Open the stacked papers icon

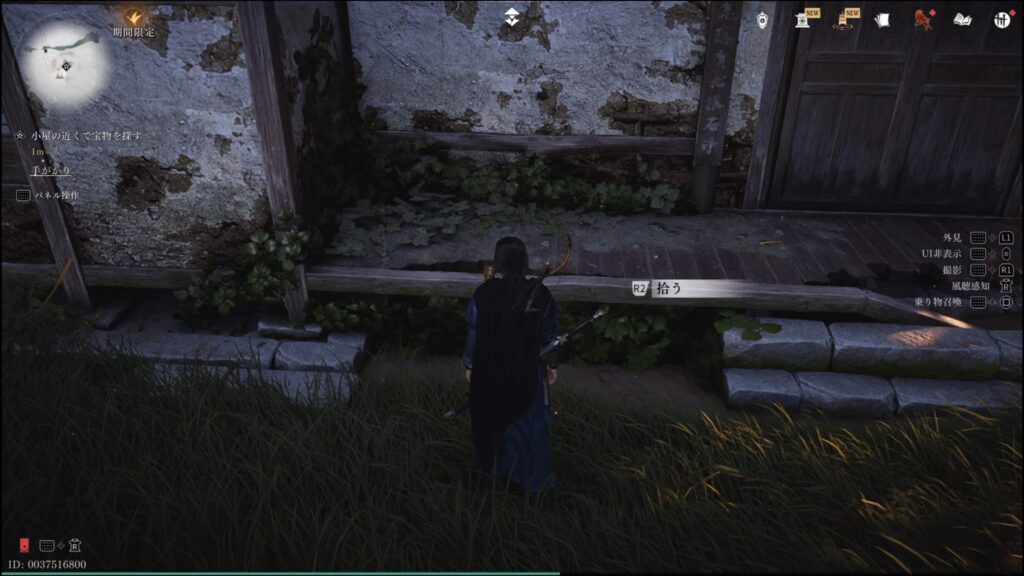(x=881, y=19)
